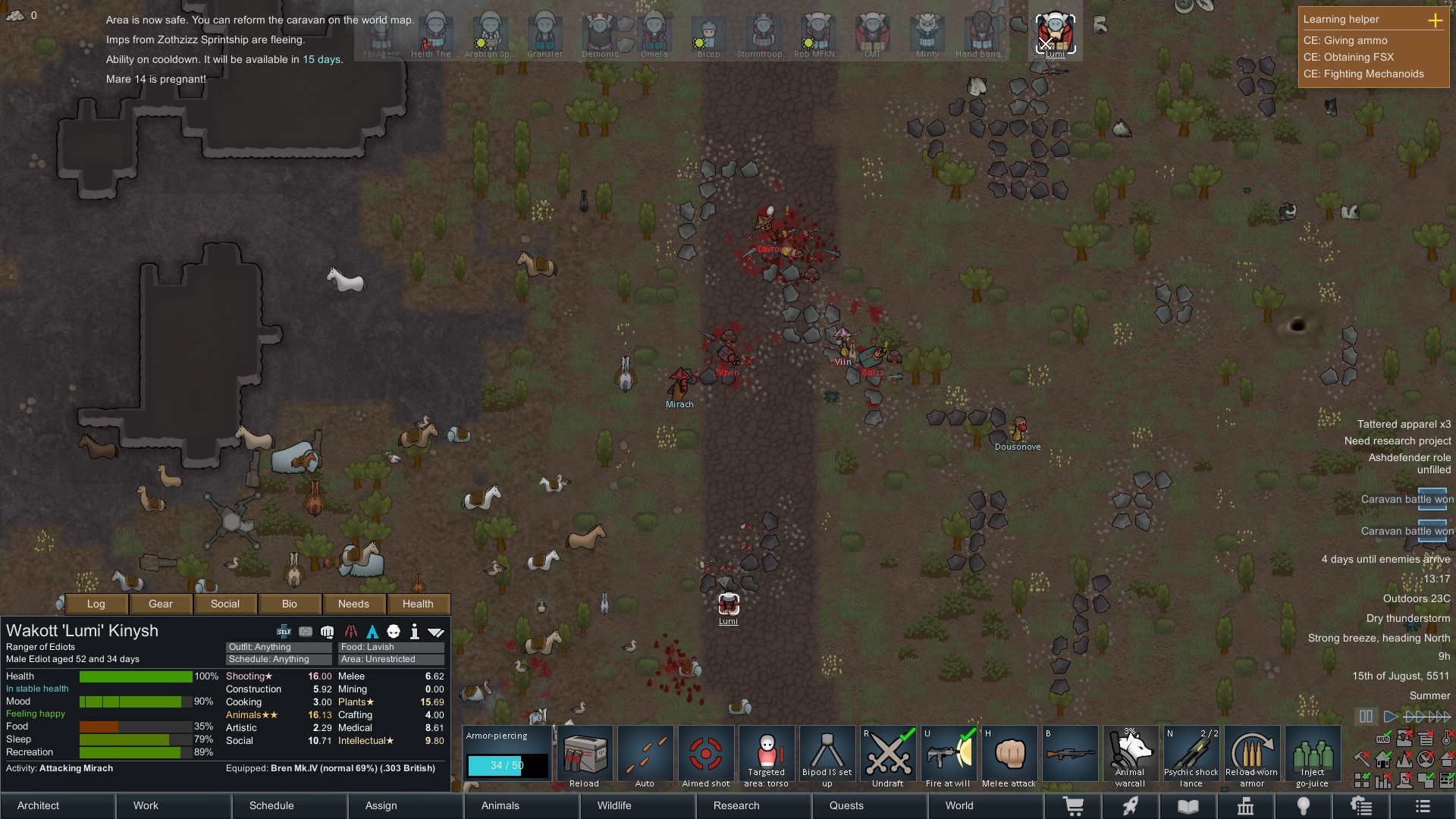The image size is (1456, 819).
Task: Click the info 'i' icon on Lumi's card
Action: 415,631
